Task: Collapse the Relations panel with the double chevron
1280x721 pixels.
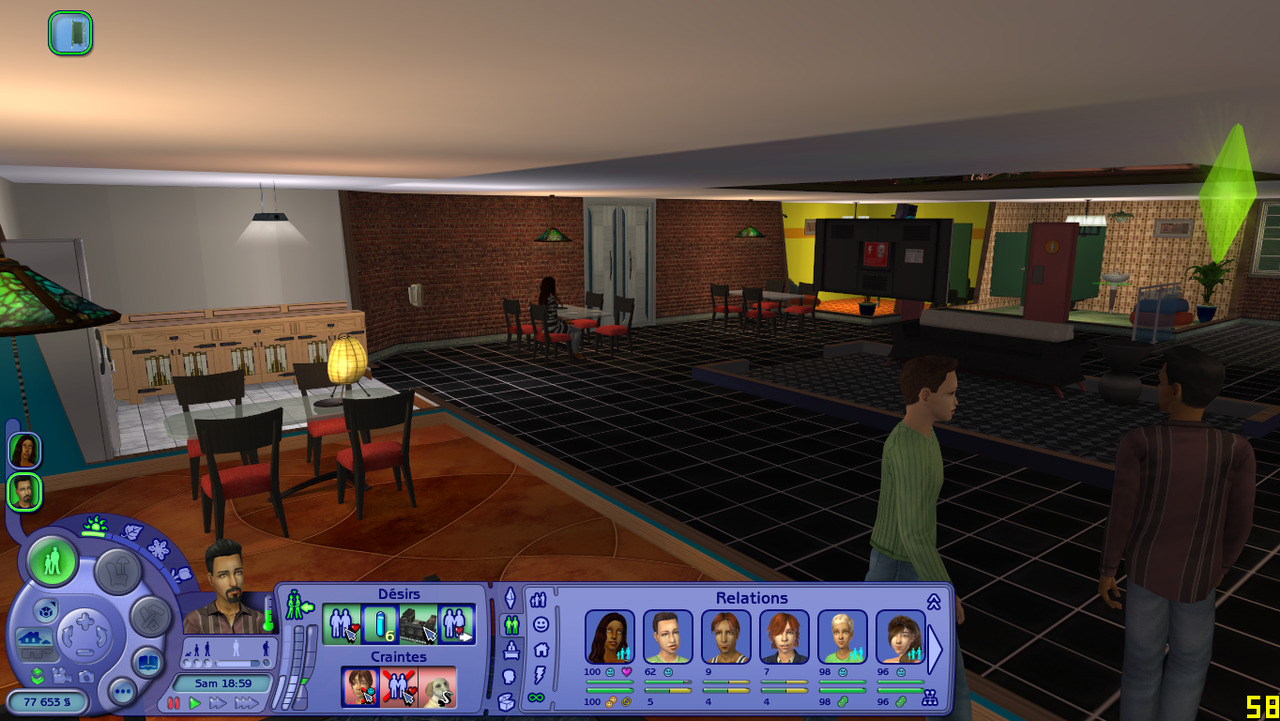Action: pos(933,601)
